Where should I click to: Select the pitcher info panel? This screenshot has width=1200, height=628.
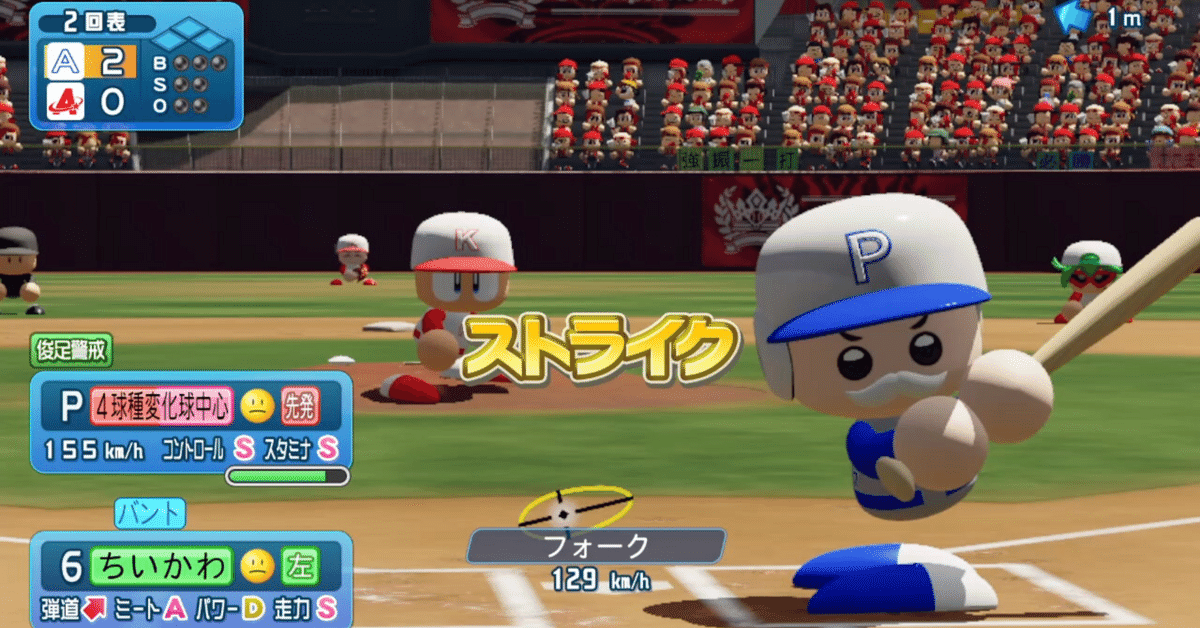(190, 422)
